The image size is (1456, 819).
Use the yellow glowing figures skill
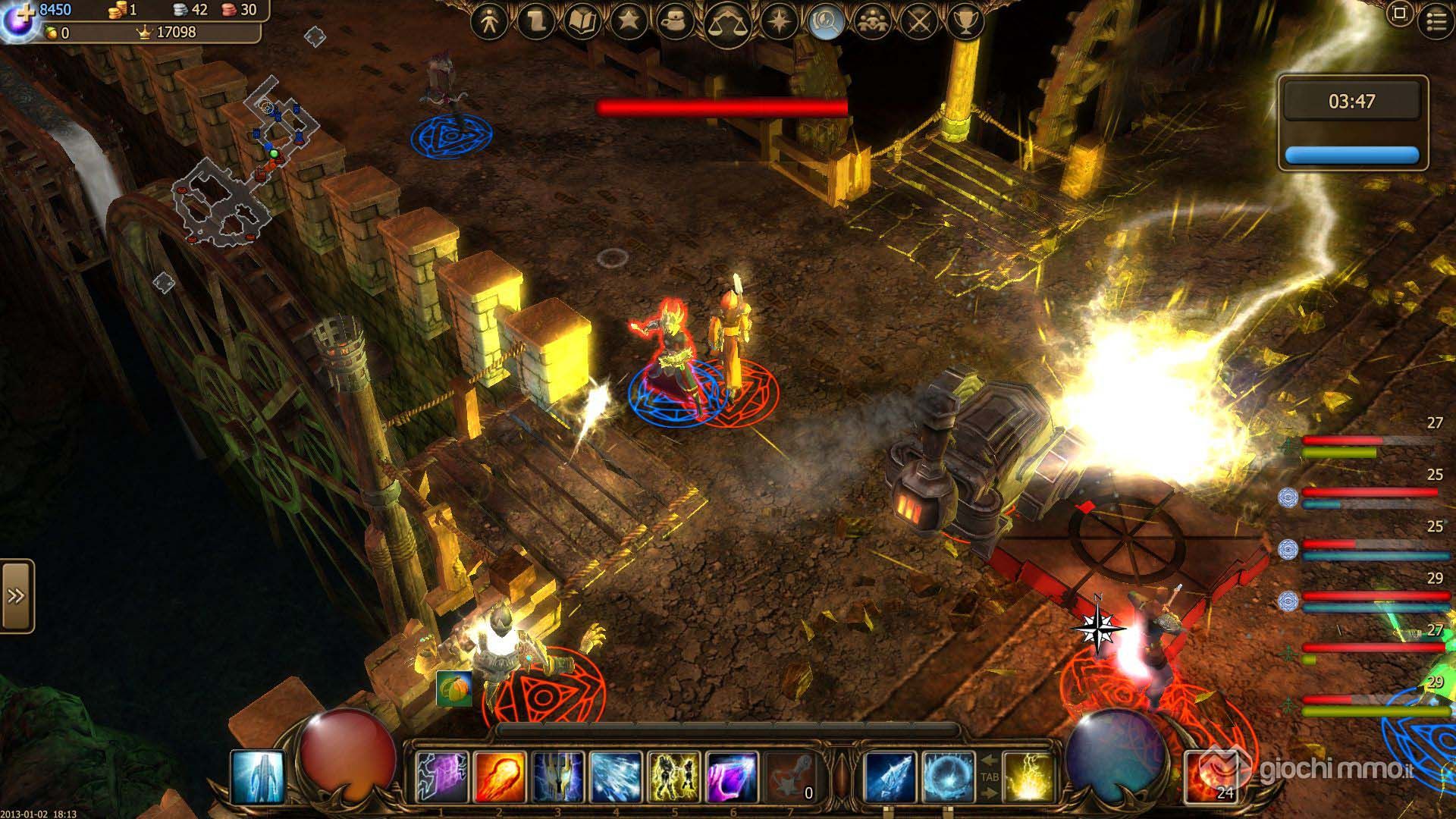tap(674, 777)
